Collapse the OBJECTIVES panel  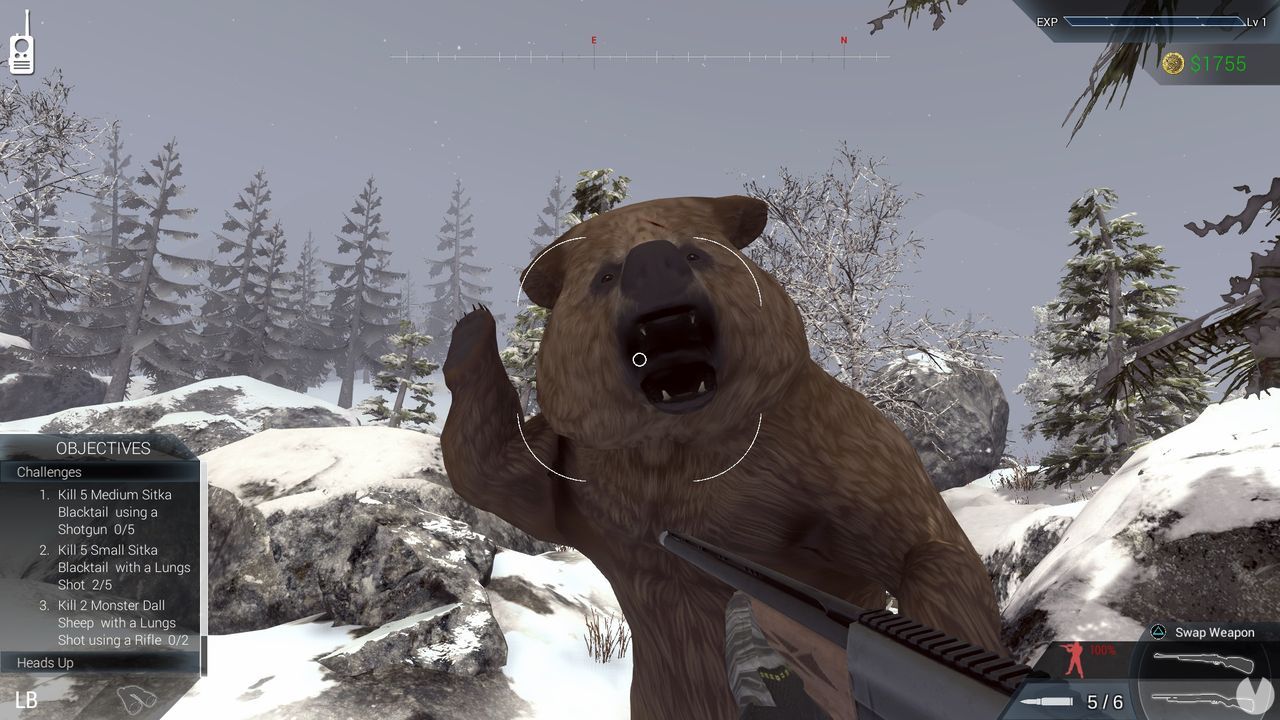tap(103, 448)
